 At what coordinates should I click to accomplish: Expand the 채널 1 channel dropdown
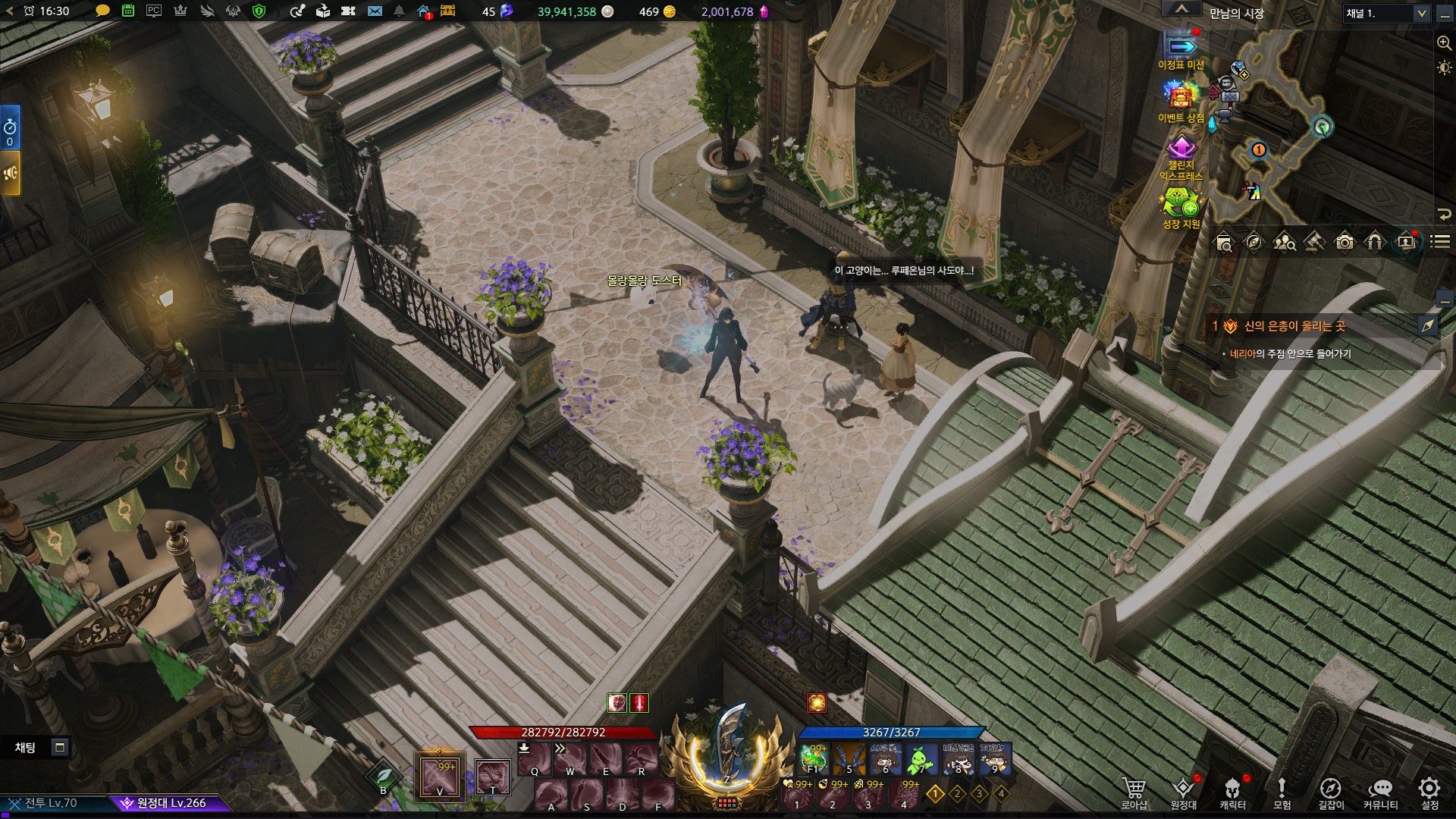(x=1421, y=14)
